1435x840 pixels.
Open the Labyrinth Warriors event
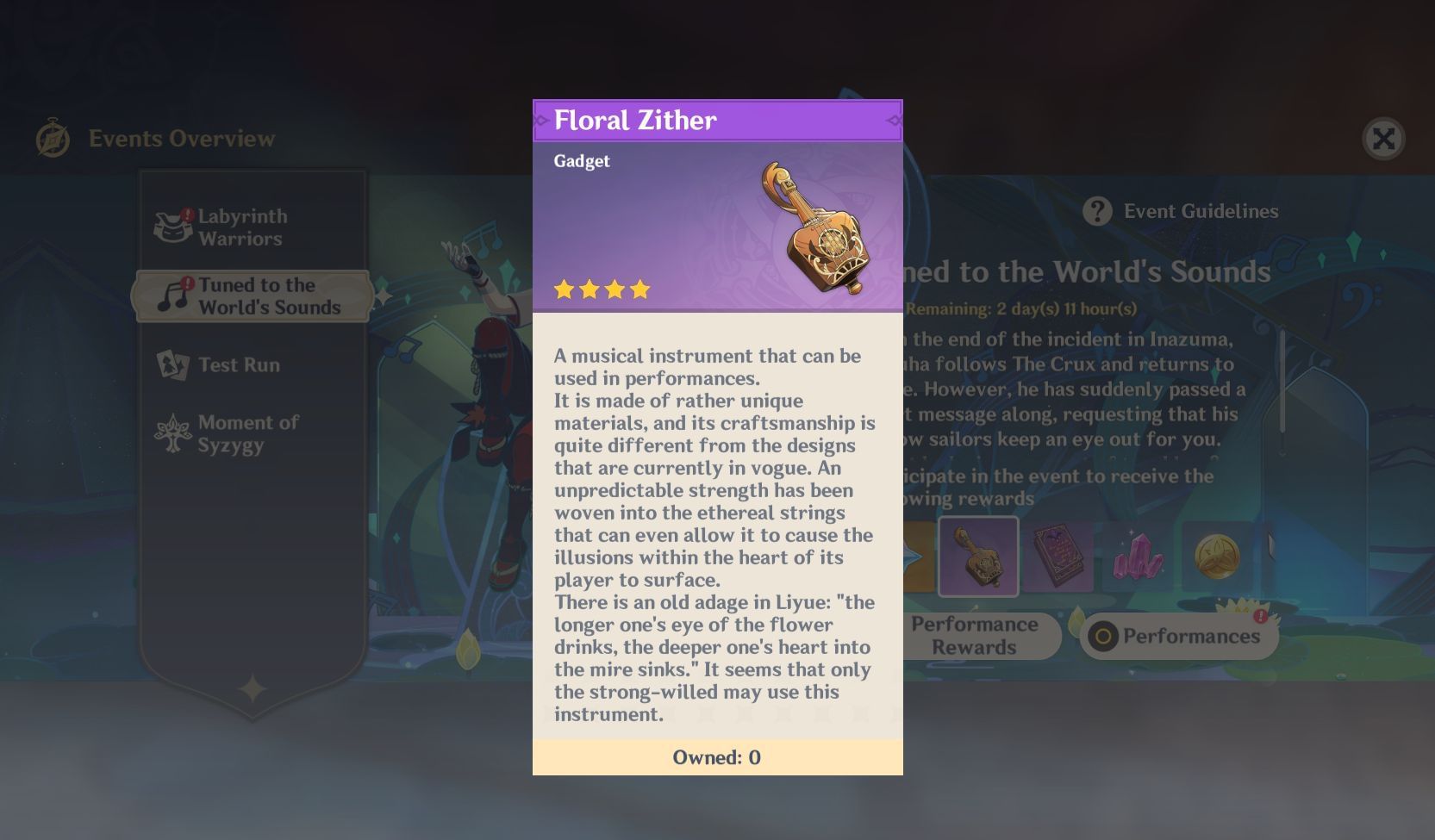pos(241,227)
